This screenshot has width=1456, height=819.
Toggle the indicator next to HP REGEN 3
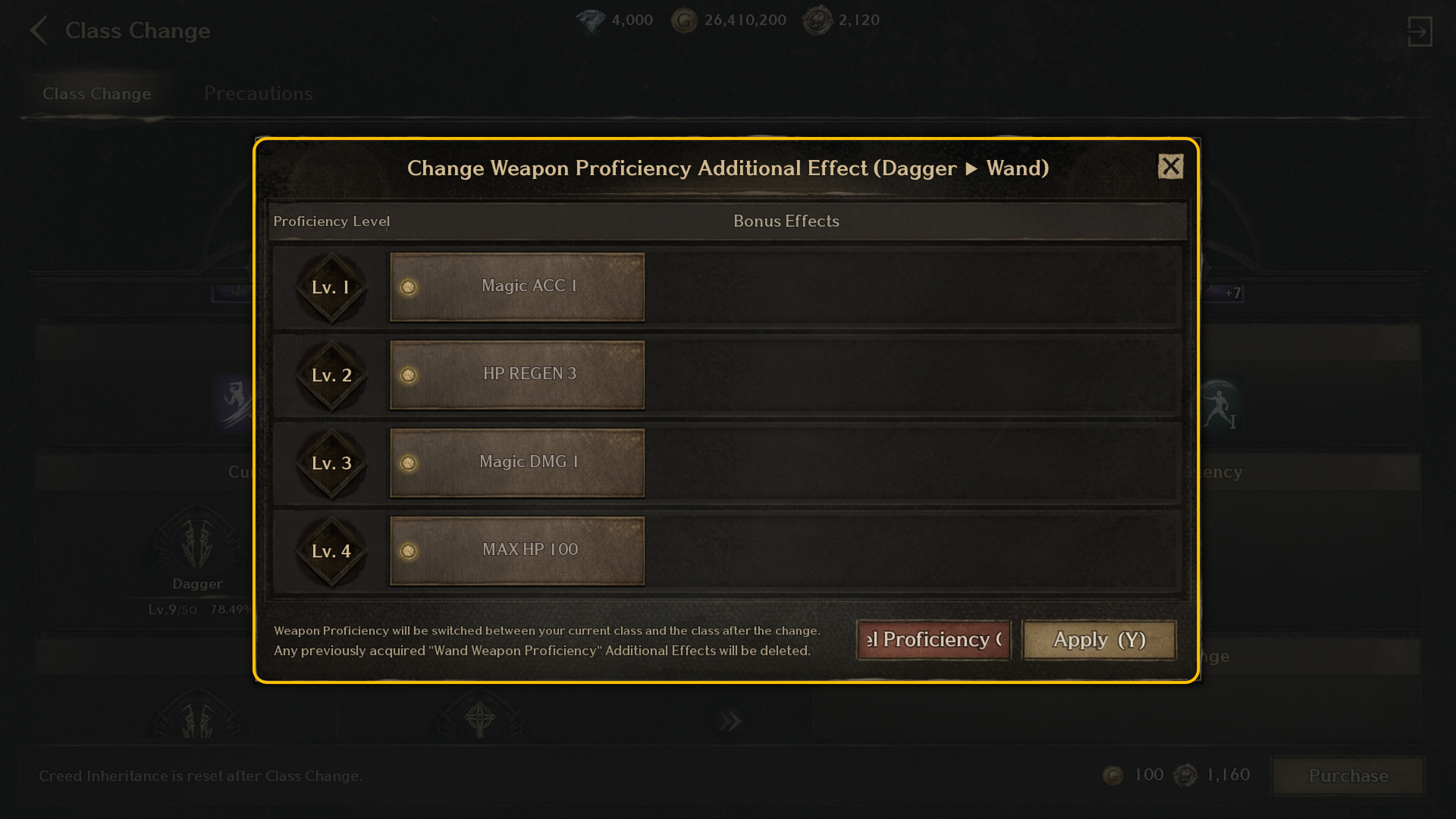pos(409,374)
